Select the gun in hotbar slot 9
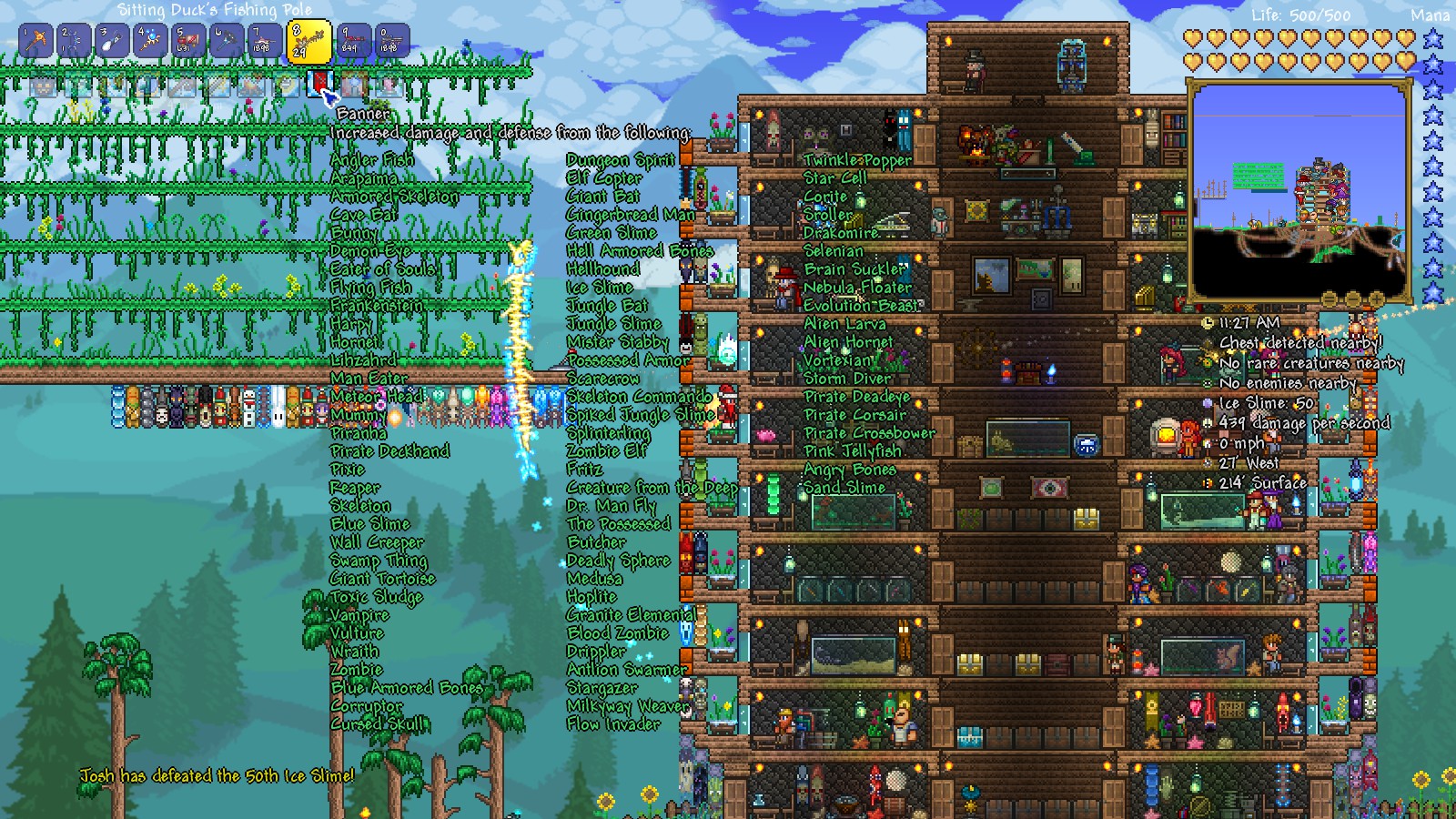This screenshot has height=819, width=1456. pyautogui.click(x=348, y=38)
